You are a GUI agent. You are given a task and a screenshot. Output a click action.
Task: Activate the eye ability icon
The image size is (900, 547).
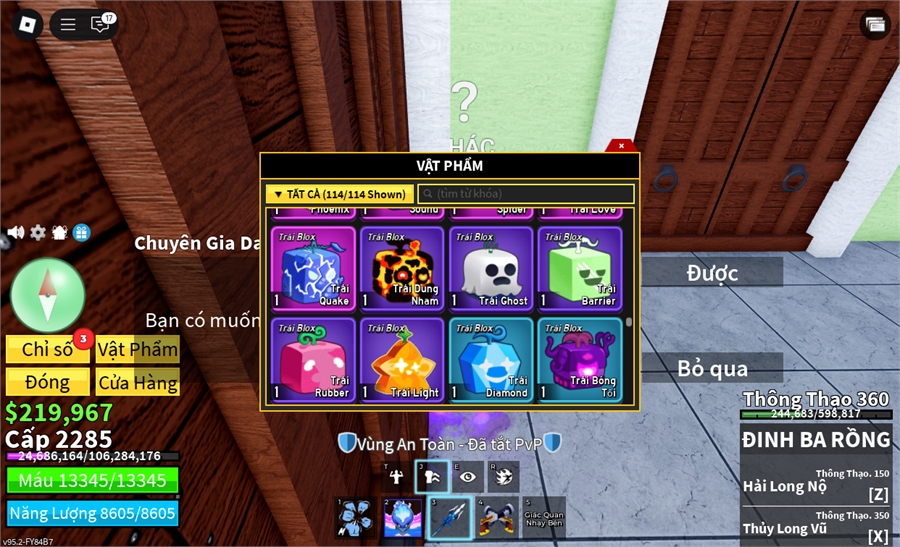click(x=467, y=477)
